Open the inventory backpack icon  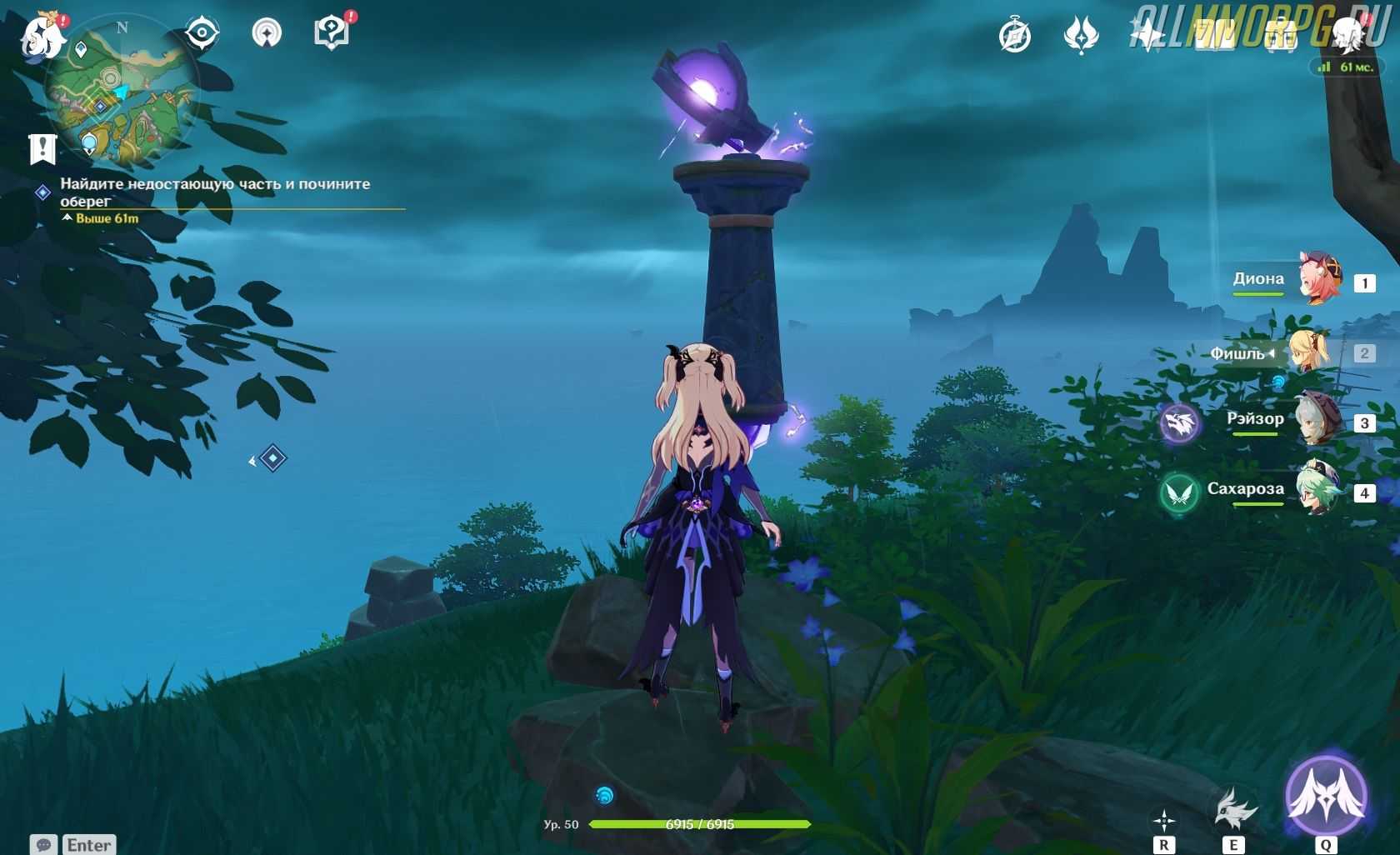[x=1281, y=36]
